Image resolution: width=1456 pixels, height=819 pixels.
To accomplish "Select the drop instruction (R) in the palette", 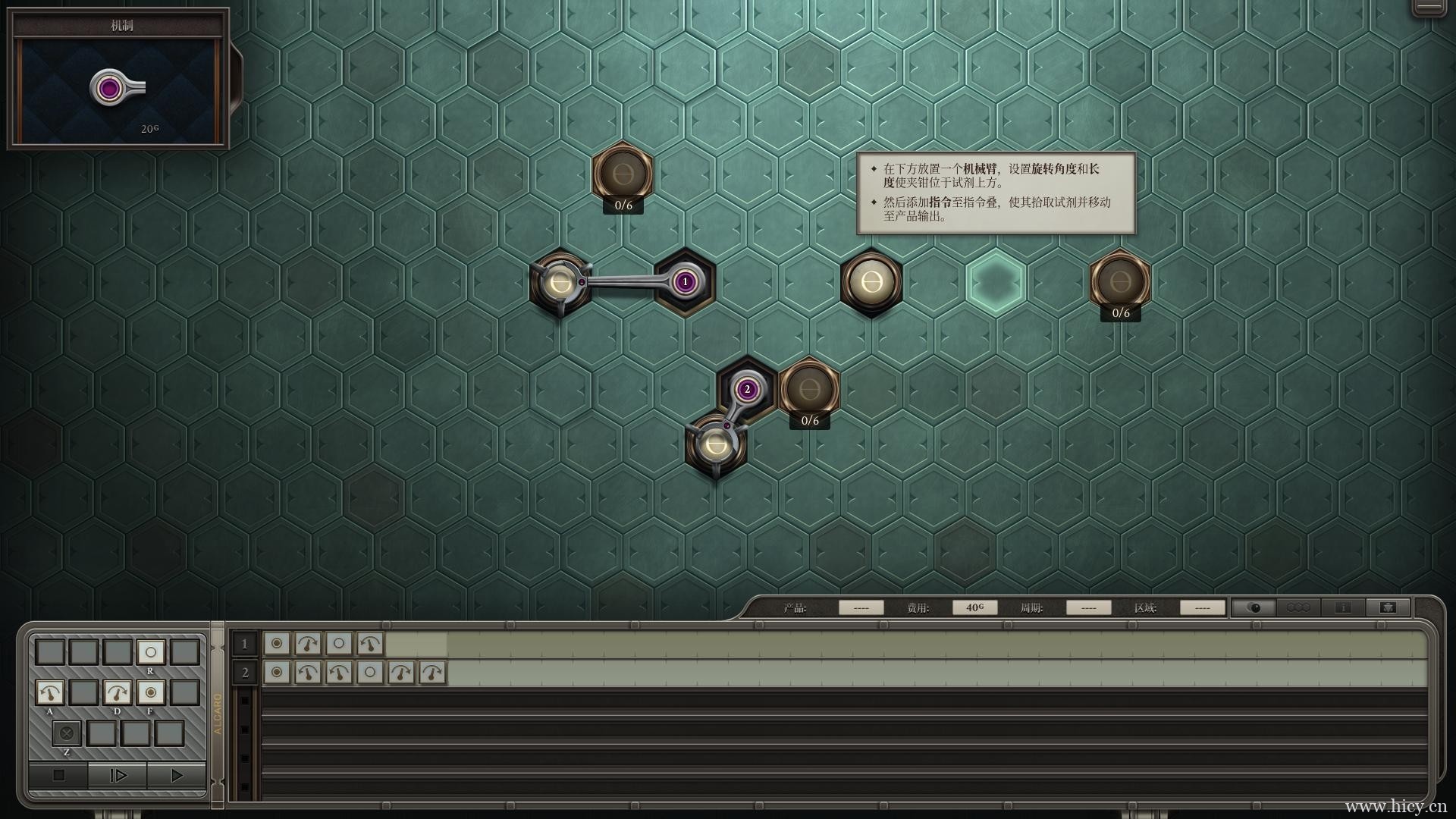I will (149, 651).
